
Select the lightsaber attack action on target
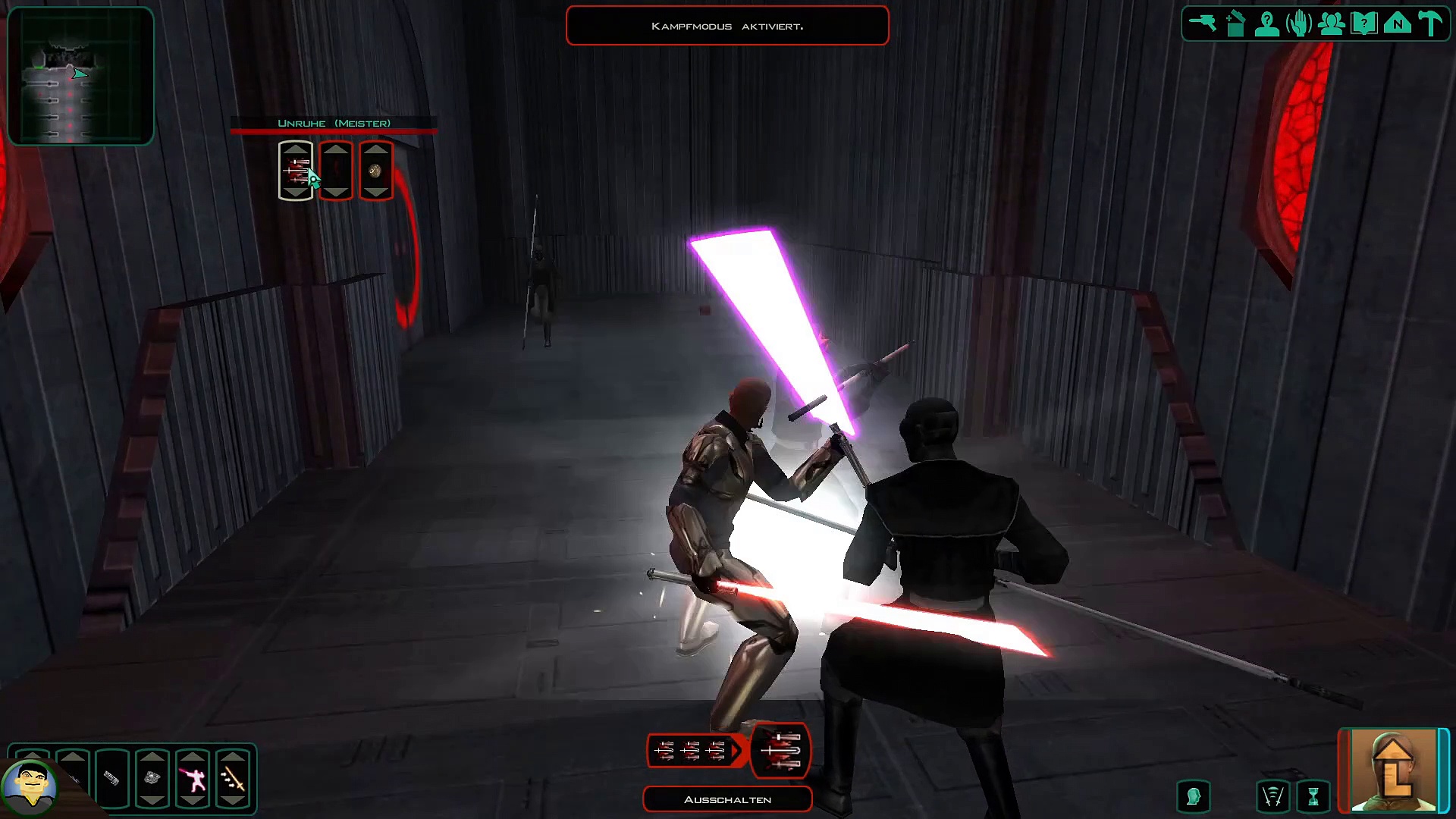coord(296,171)
